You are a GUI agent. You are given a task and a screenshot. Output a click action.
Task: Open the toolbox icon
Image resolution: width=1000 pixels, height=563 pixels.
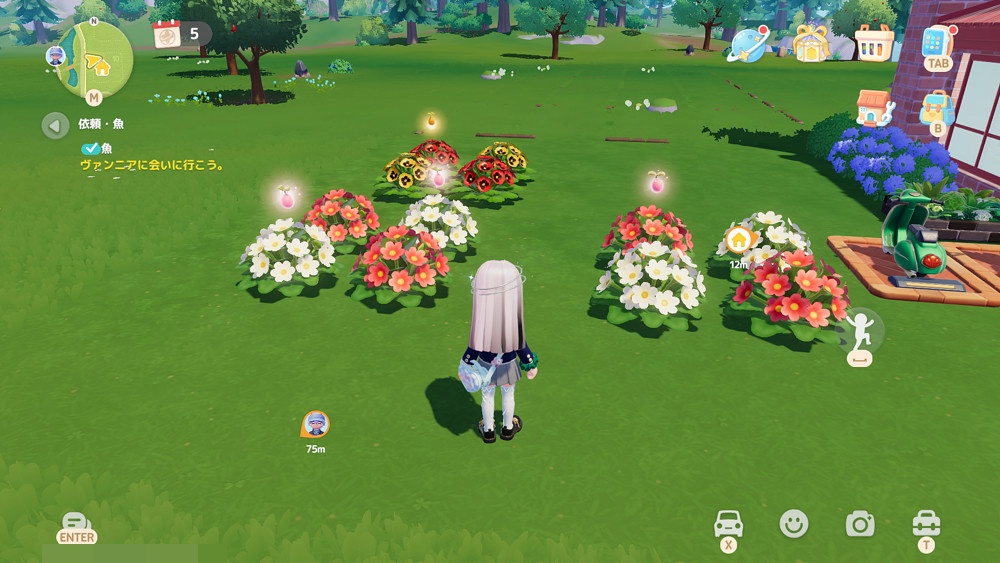coord(926,523)
